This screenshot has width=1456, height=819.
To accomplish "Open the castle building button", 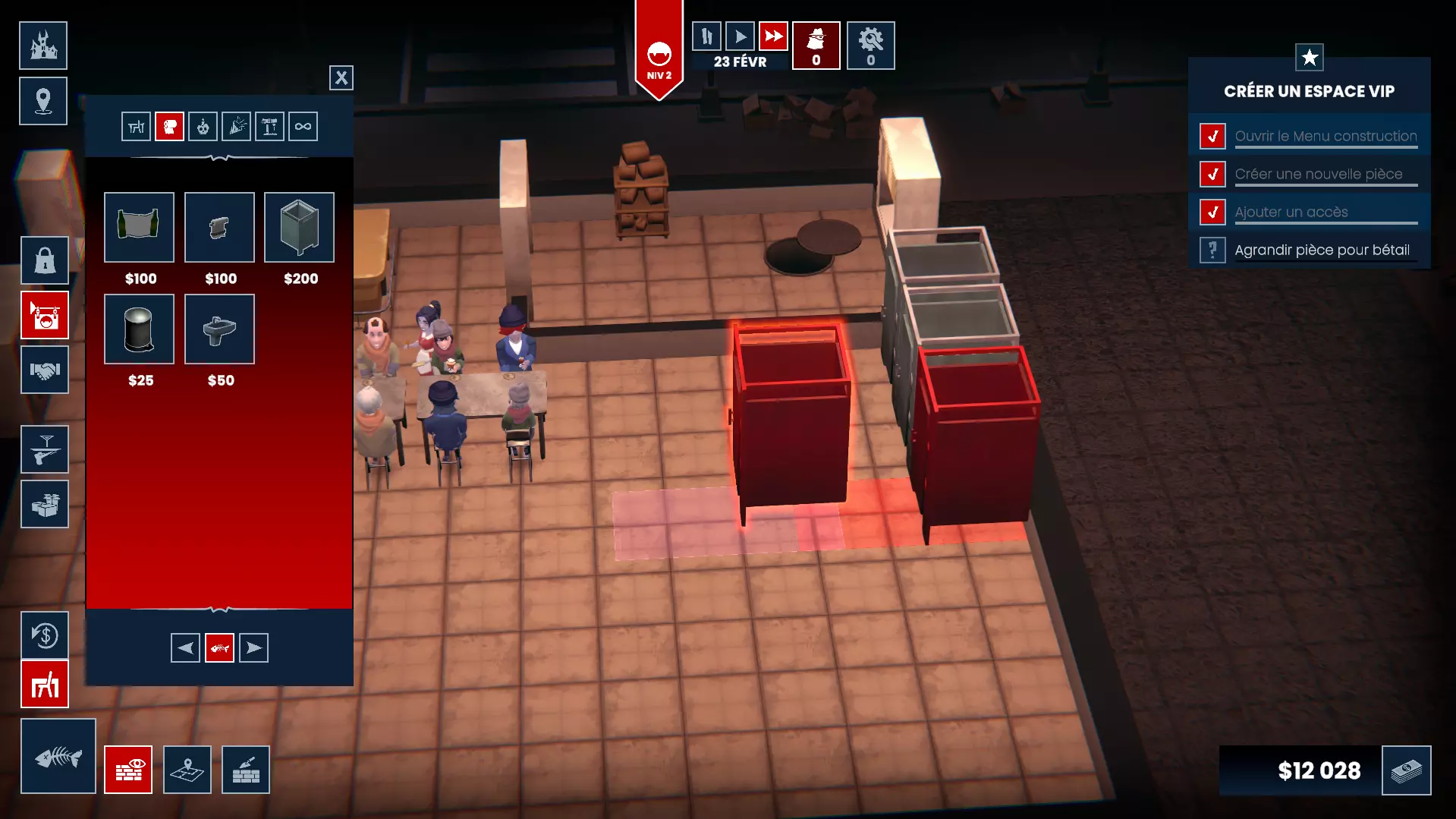I will [43, 46].
